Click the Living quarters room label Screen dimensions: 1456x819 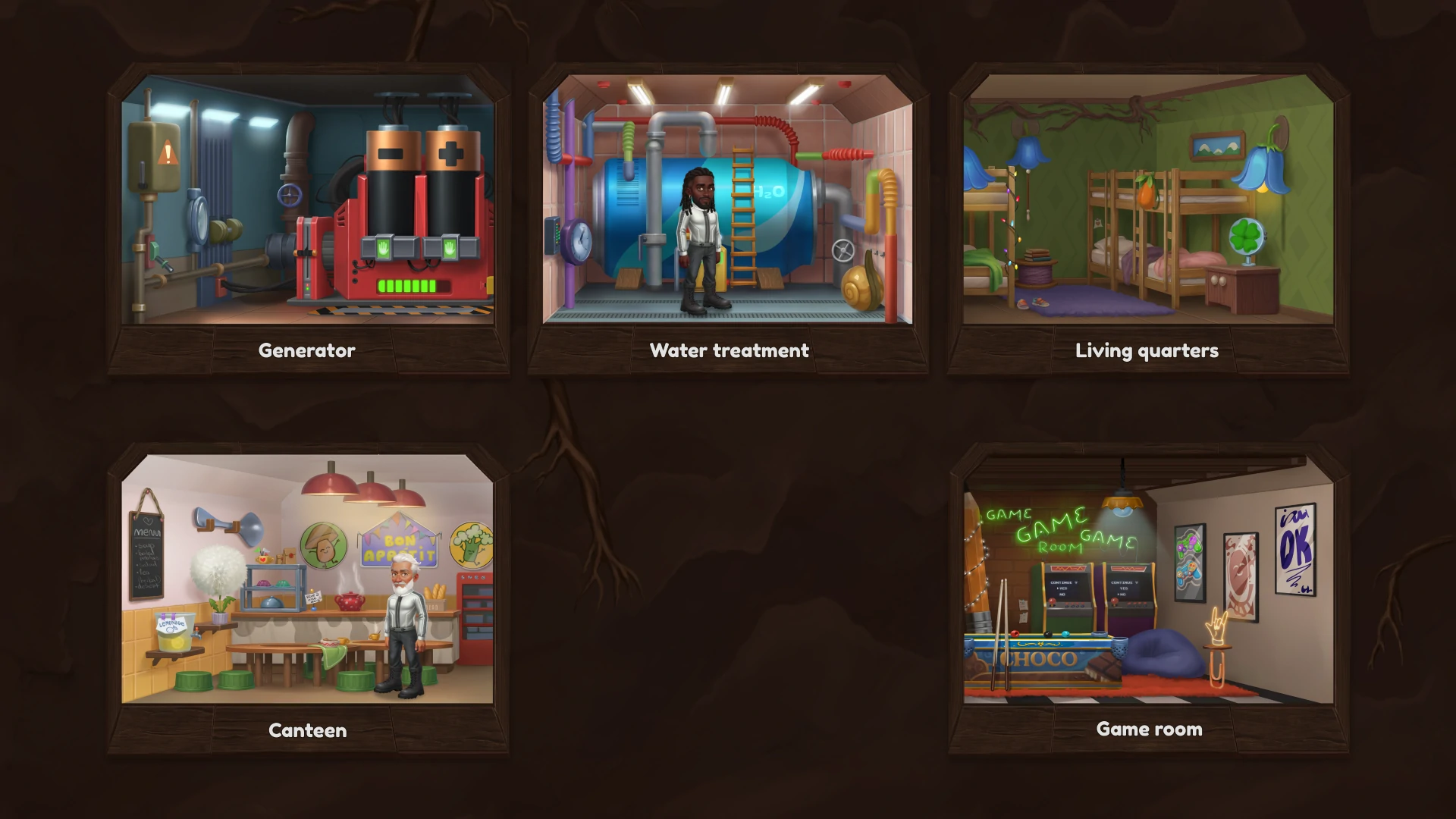1147,350
